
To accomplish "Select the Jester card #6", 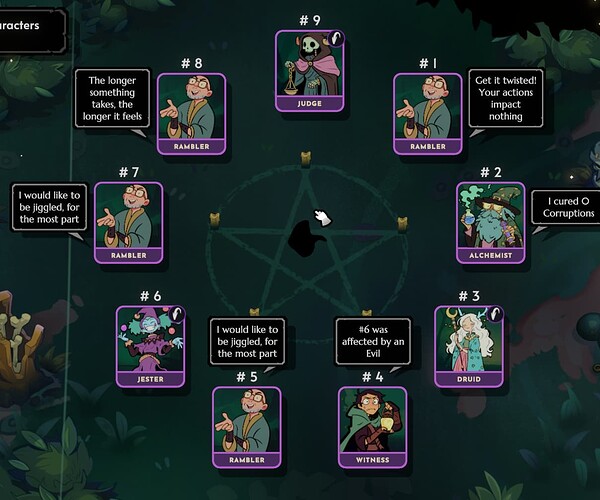I will click(x=152, y=345).
